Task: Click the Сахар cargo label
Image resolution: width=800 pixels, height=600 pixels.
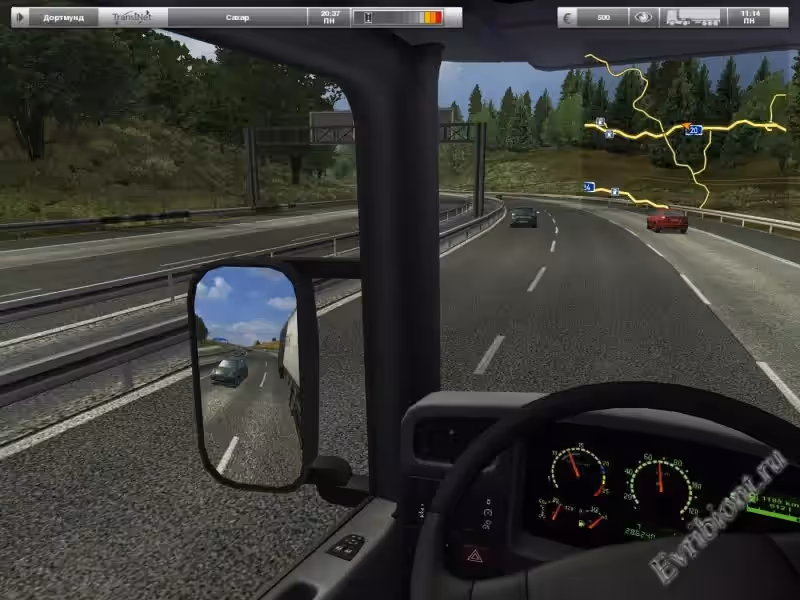Action: [238, 17]
